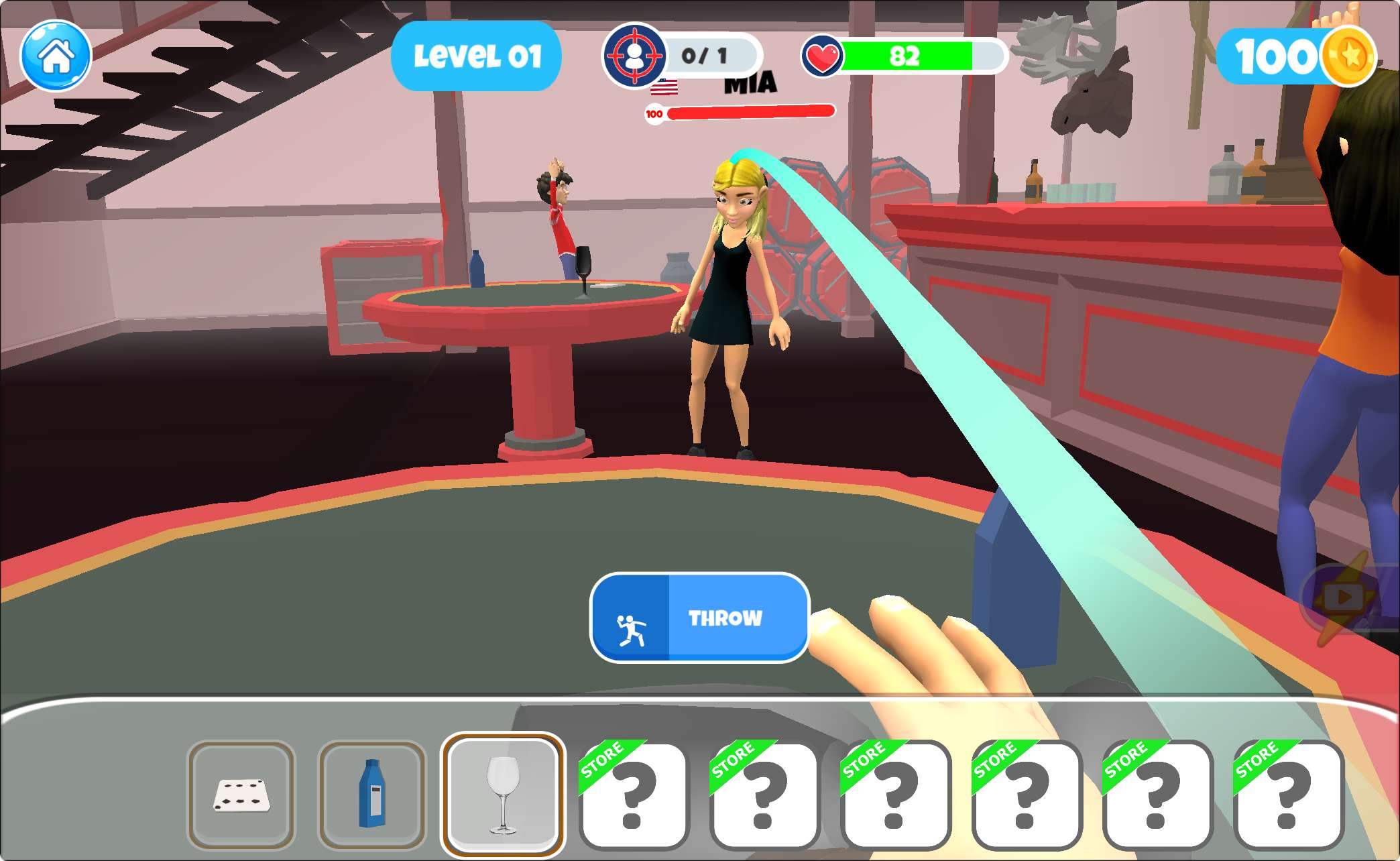Click the gold coin balance icon
The image size is (1400, 861).
click(1349, 56)
